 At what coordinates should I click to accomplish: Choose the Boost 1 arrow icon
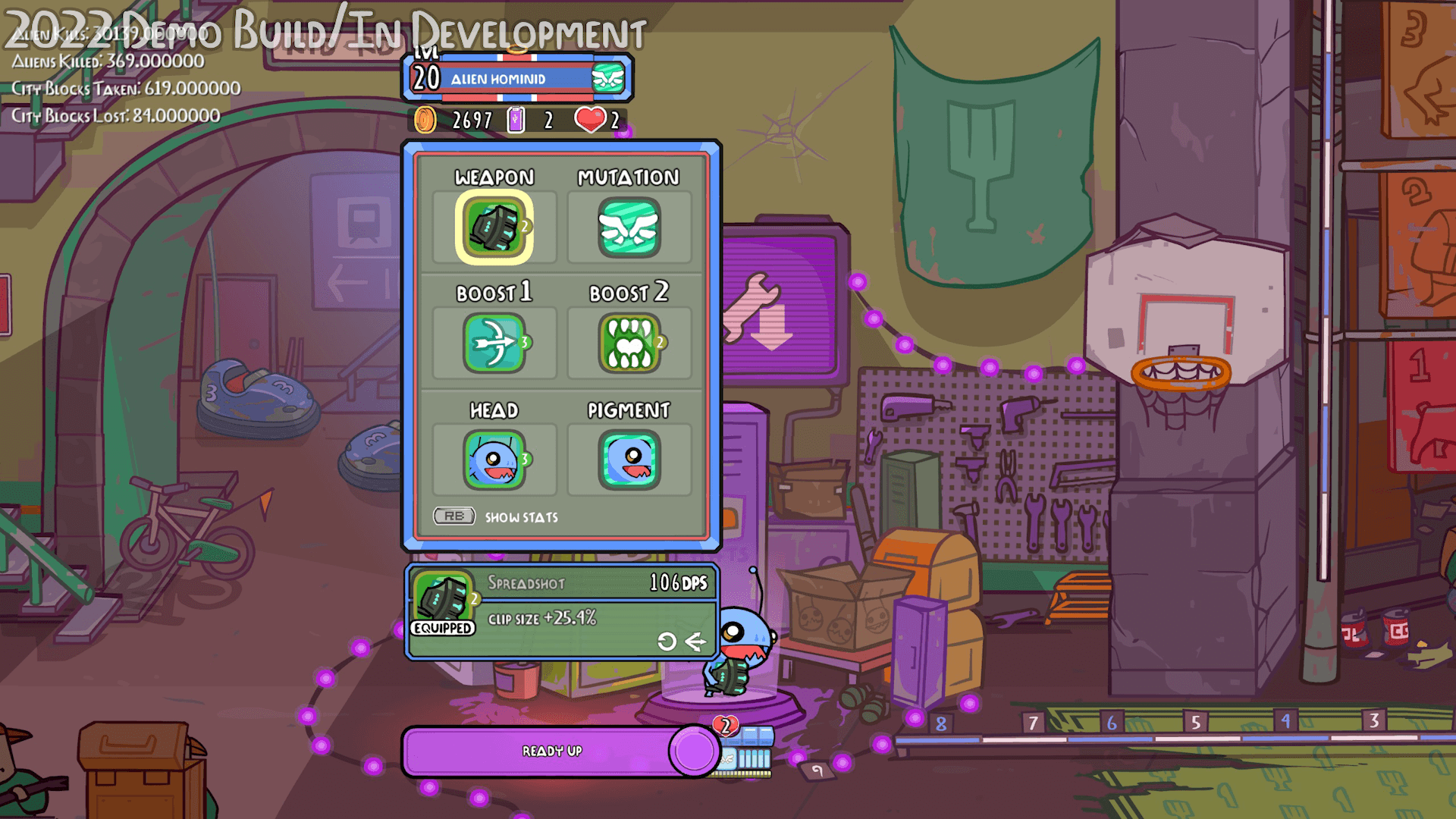pyautogui.click(x=494, y=344)
